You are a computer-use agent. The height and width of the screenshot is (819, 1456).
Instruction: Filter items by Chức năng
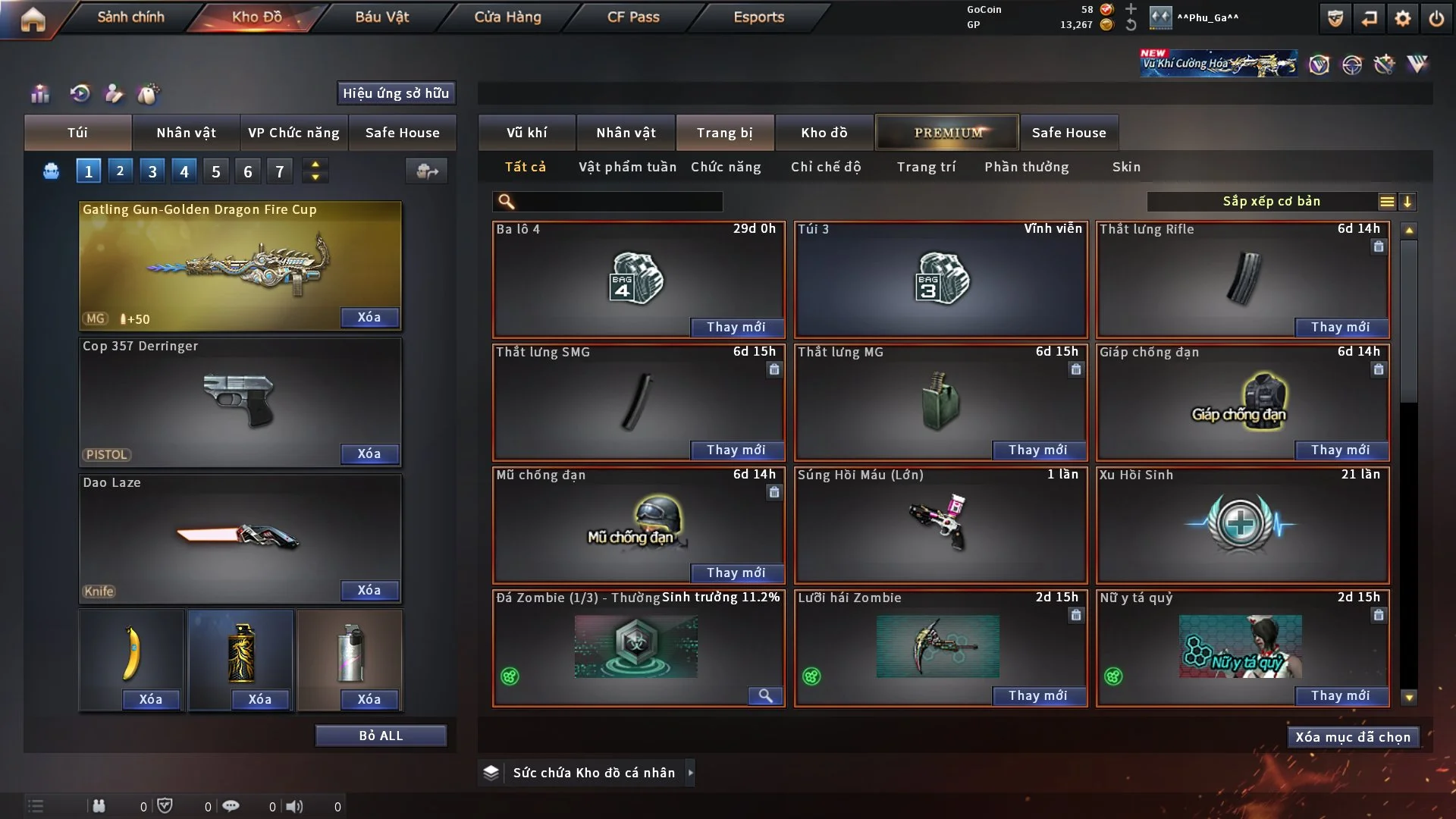[x=726, y=167]
